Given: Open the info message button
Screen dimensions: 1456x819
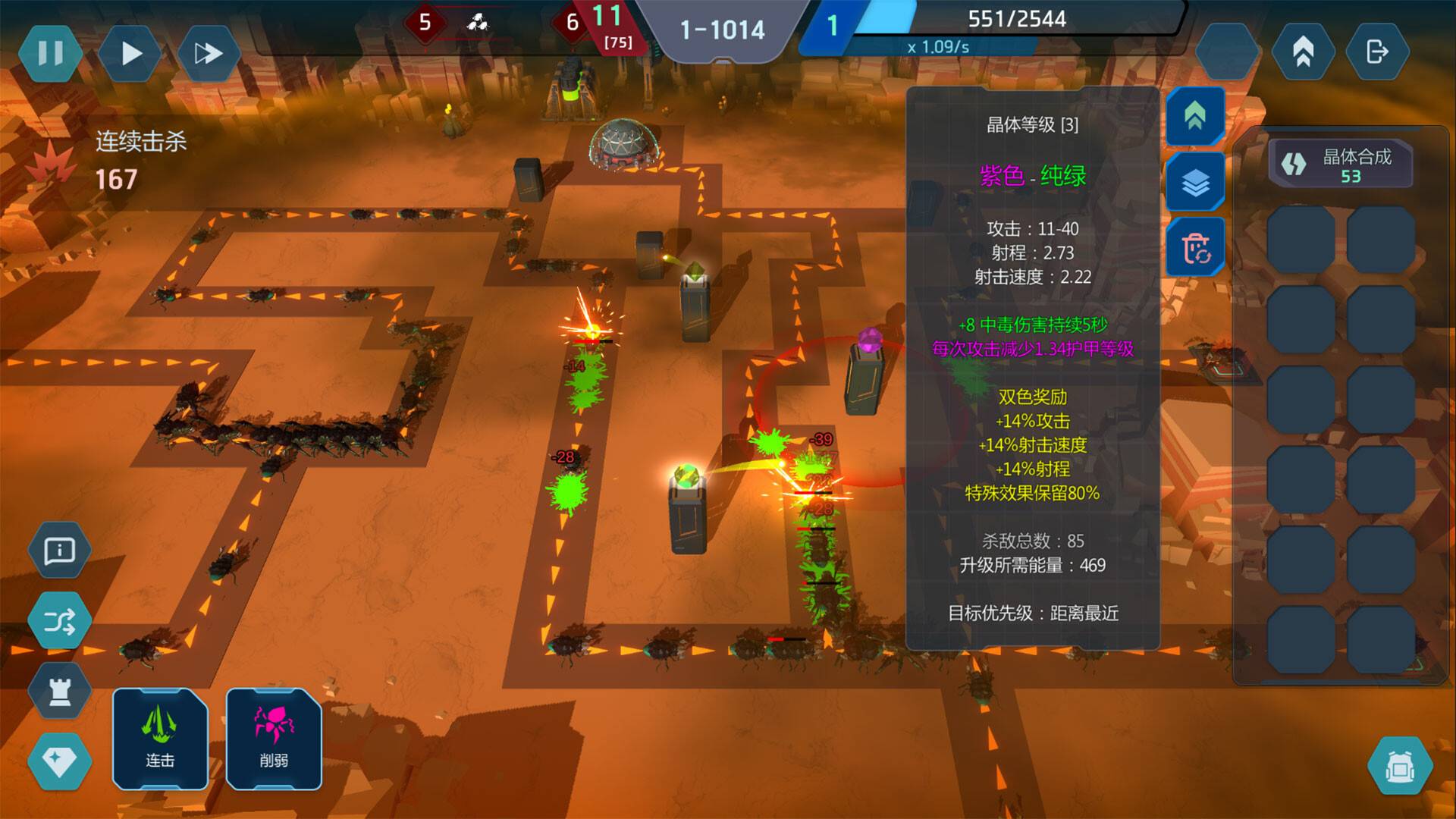Looking at the screenshot, I should pyautogui.click(x=59, y=551).
